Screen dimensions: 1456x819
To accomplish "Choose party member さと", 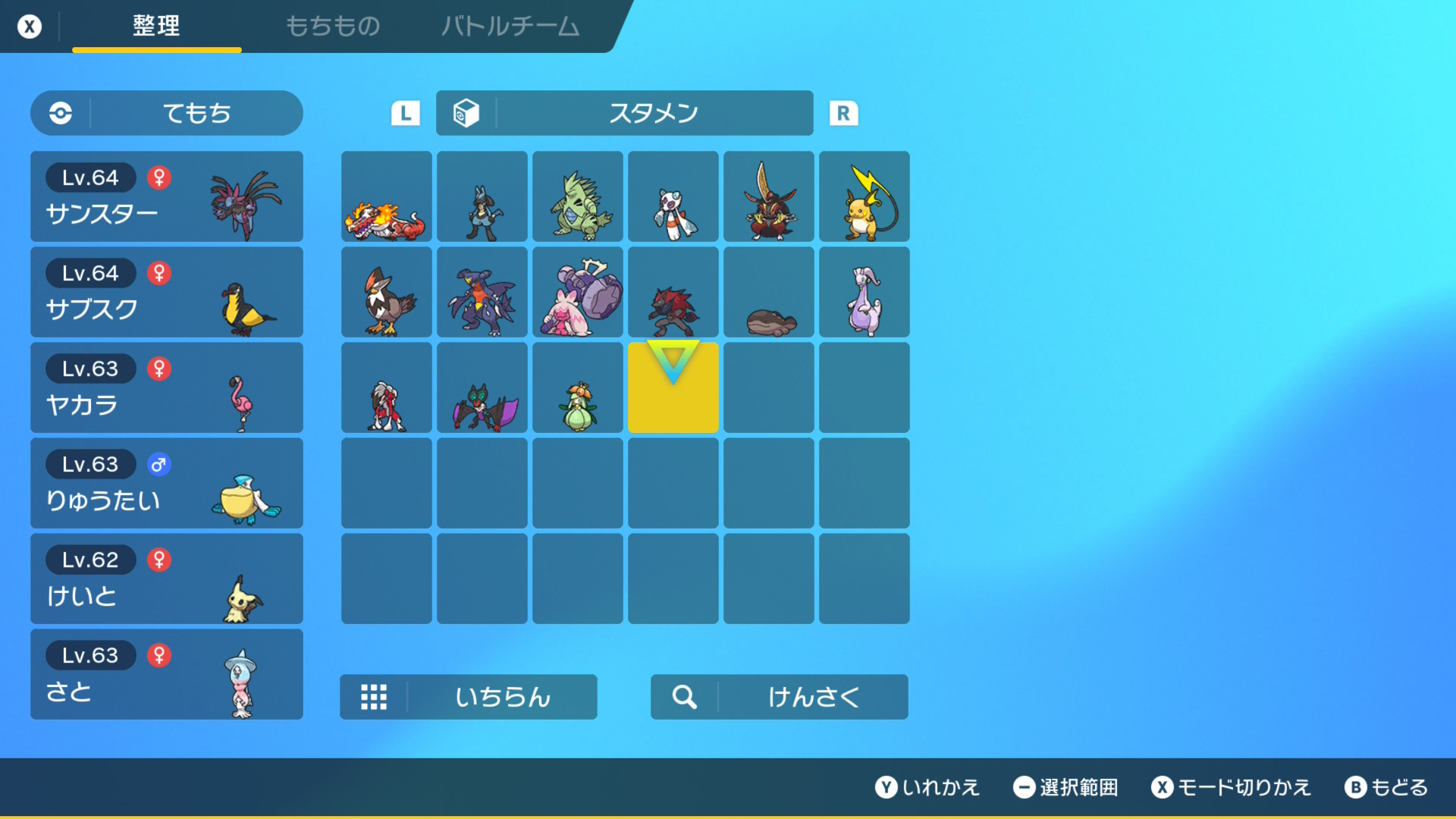I will click(167, 674).
